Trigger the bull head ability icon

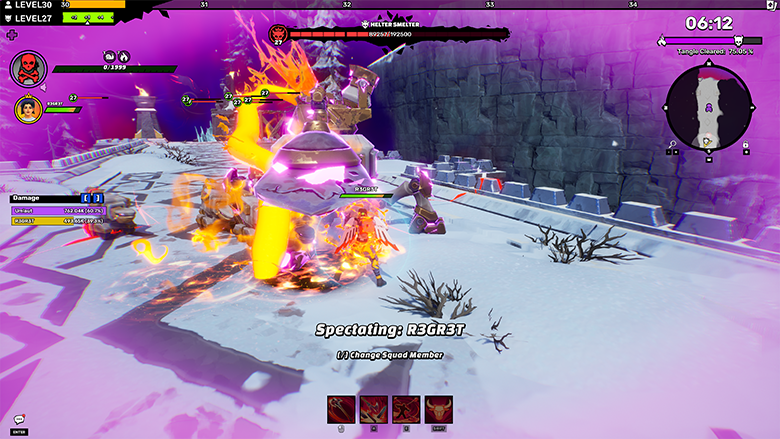tap(438, 410)
